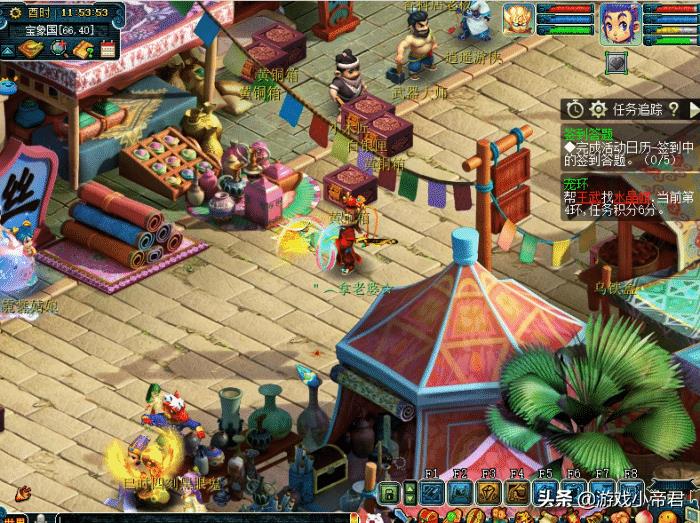Collapse the panel with the up-arrow button

coord(8,49)
